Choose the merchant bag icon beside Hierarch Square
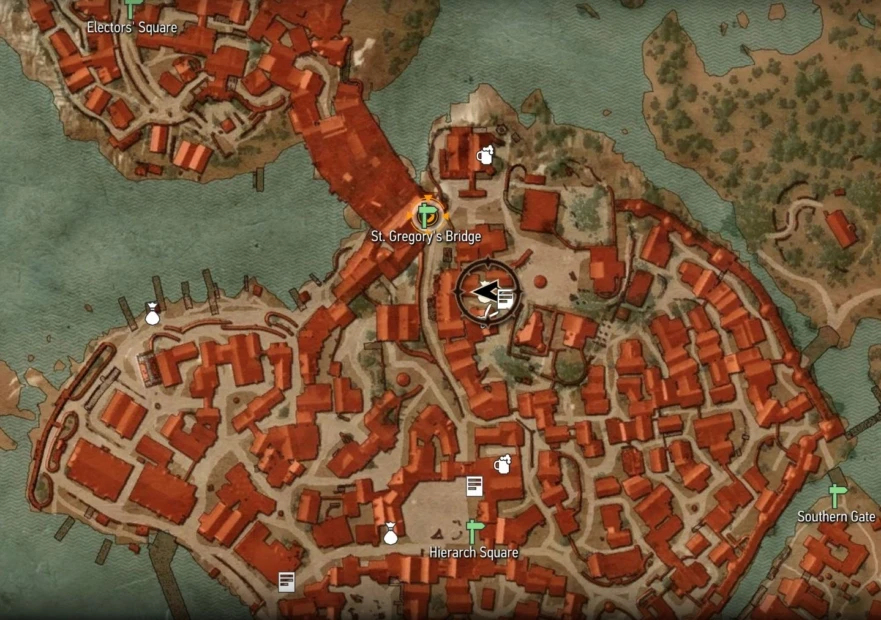The image size is (881, 620). click(x=391, y=534)
